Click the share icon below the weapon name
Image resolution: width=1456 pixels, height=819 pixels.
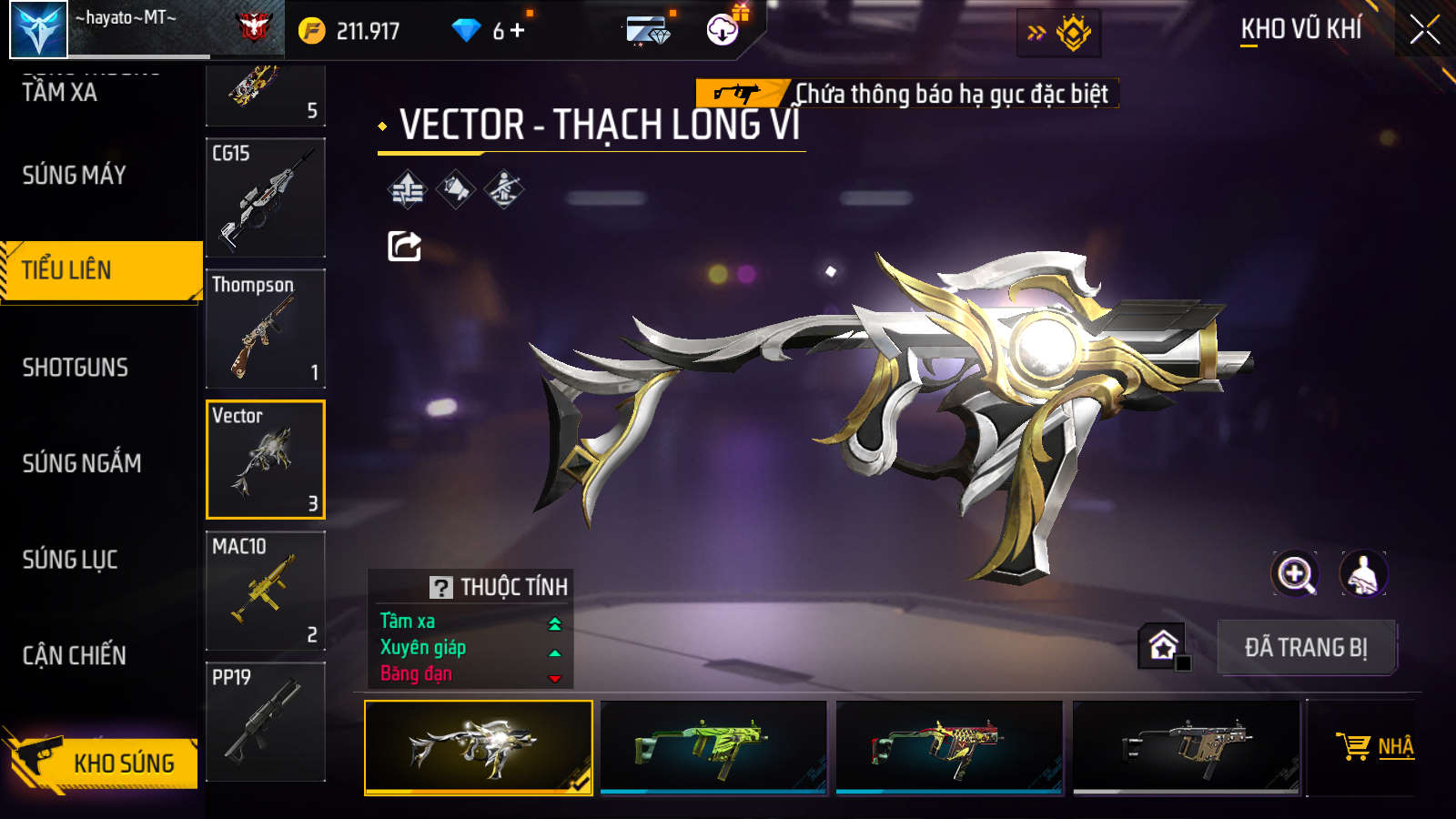pos(404,246)
